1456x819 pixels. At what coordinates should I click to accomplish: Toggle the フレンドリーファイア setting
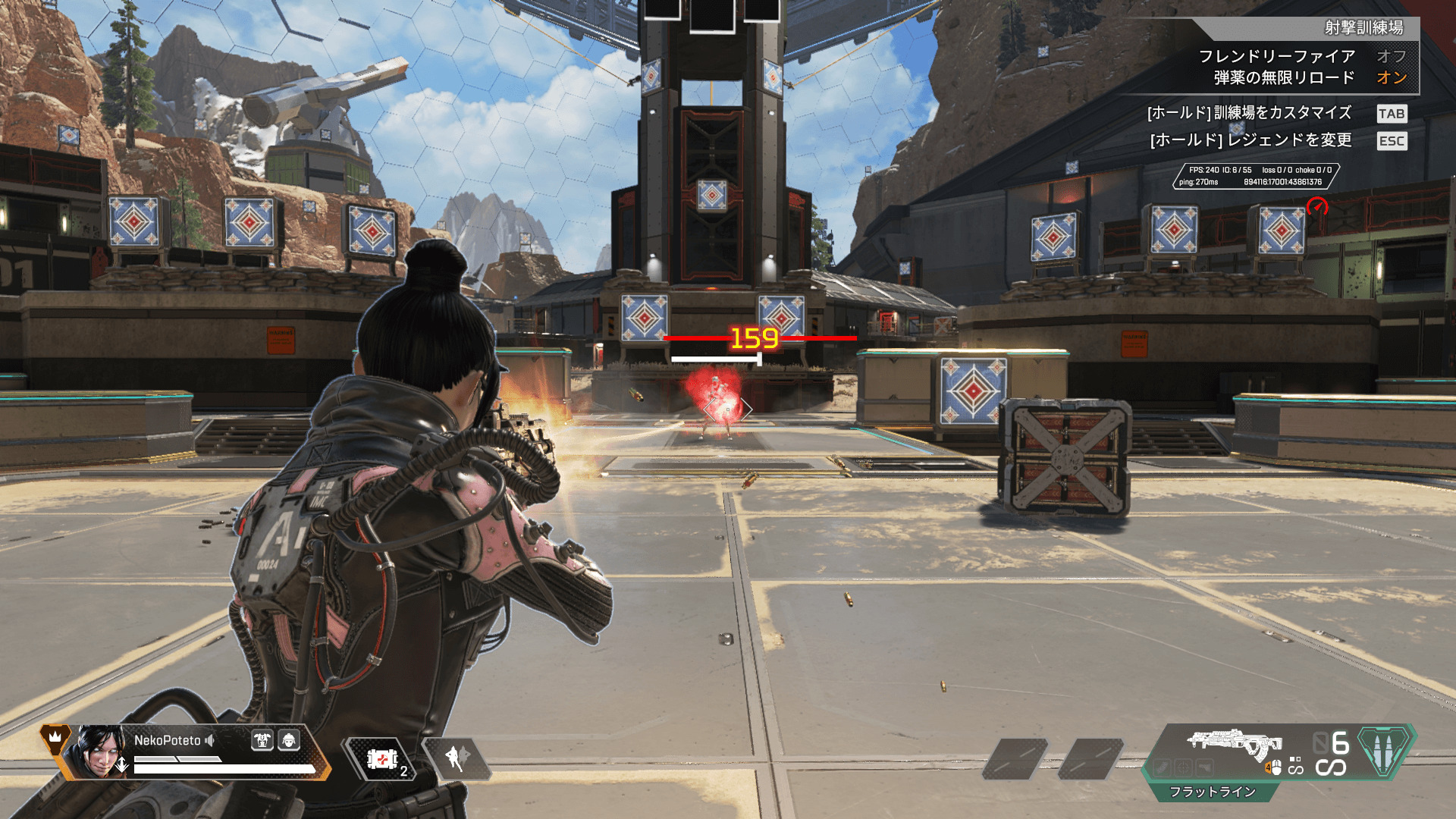(1391, 56)
